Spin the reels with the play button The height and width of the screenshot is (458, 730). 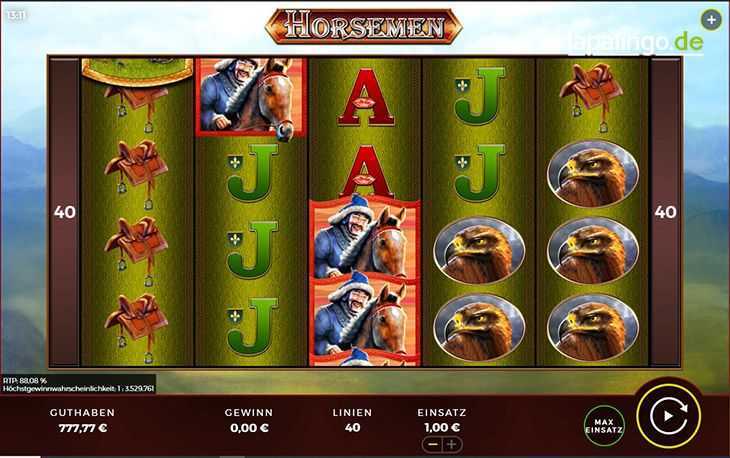coord(668,416)
